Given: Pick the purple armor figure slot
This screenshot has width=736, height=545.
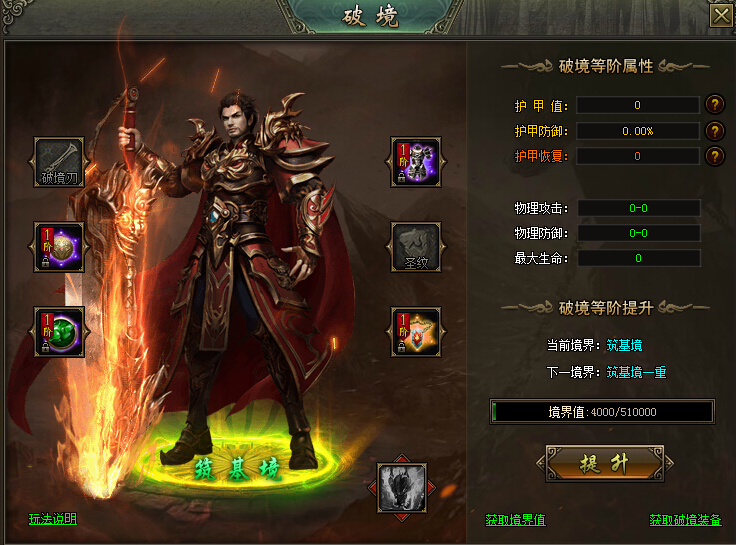Looking at the screenshot, I should pyautogui.click(x=416, y=163).
